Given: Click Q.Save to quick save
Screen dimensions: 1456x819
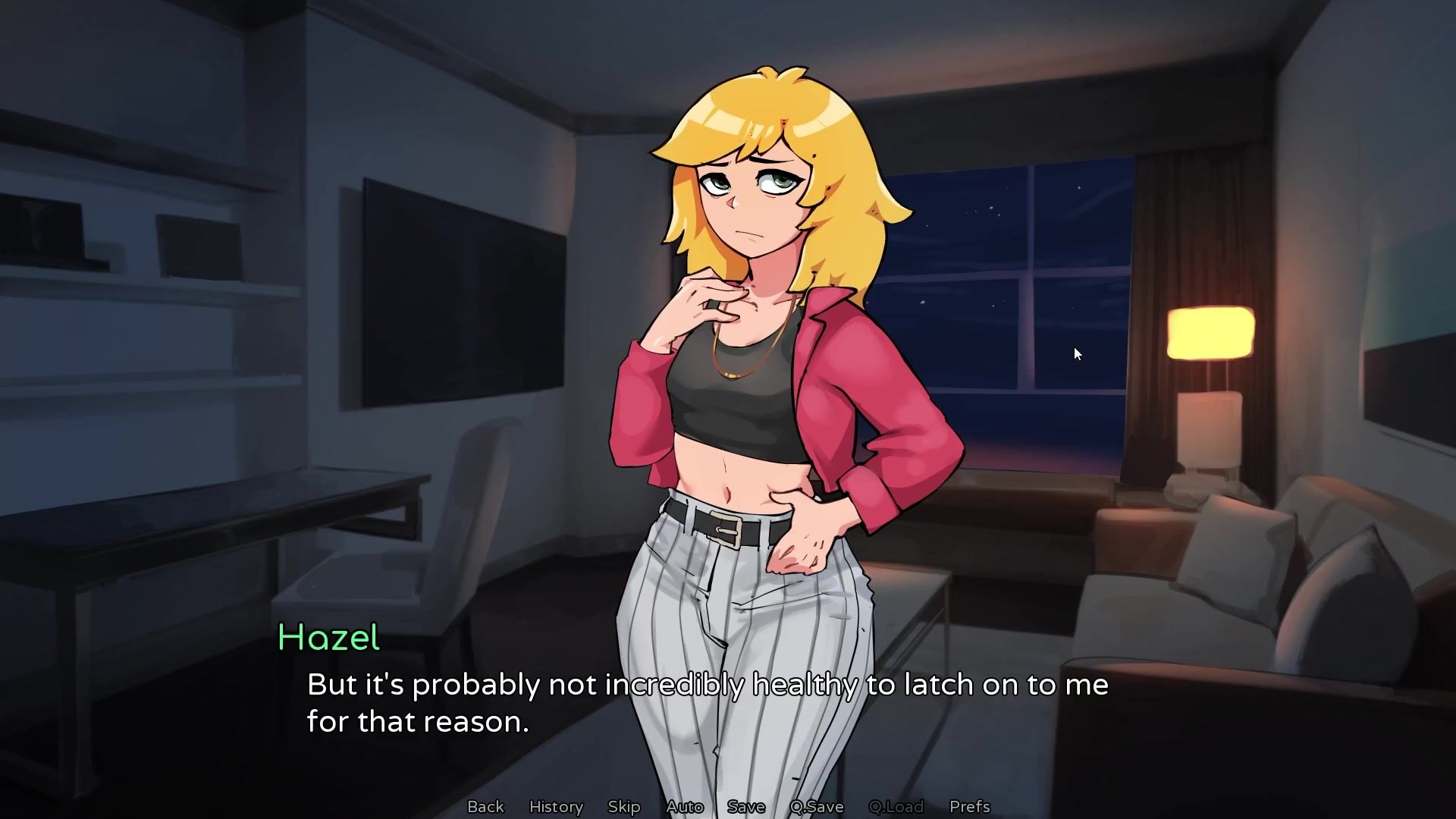Looking at the screenshot, I should [817, 806].
